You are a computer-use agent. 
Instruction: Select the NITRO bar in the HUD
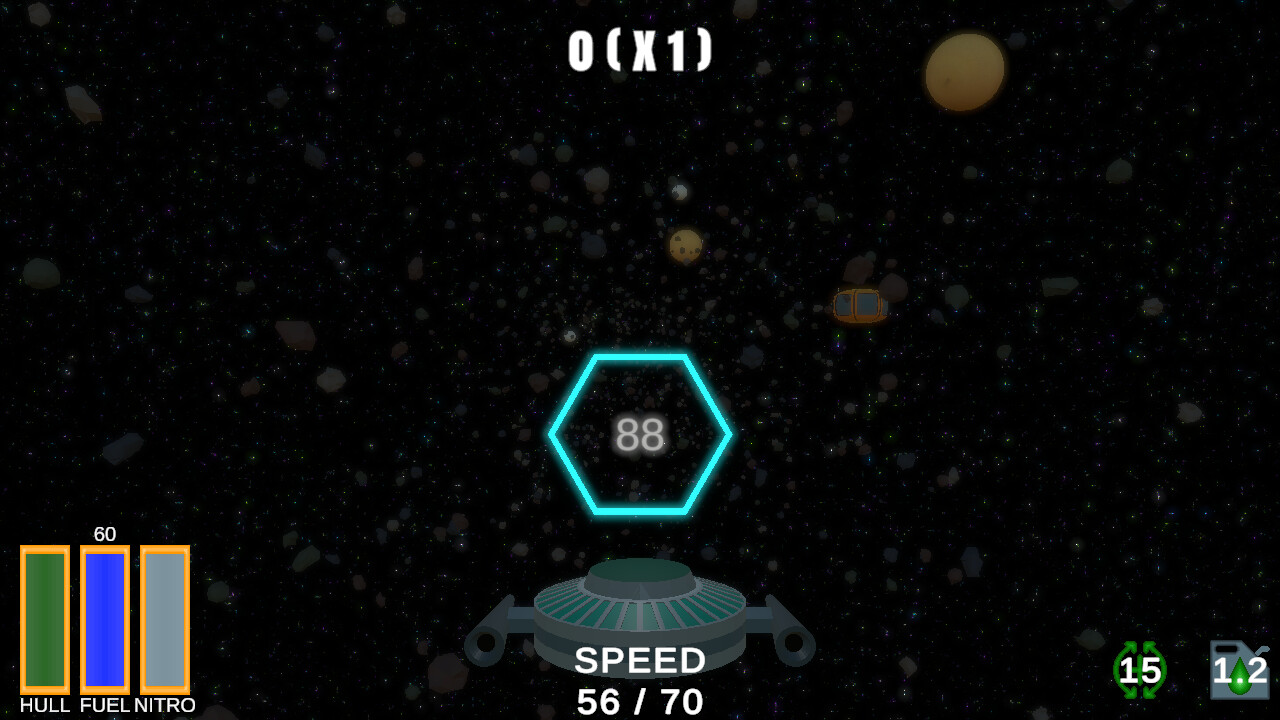coord(163,620)
